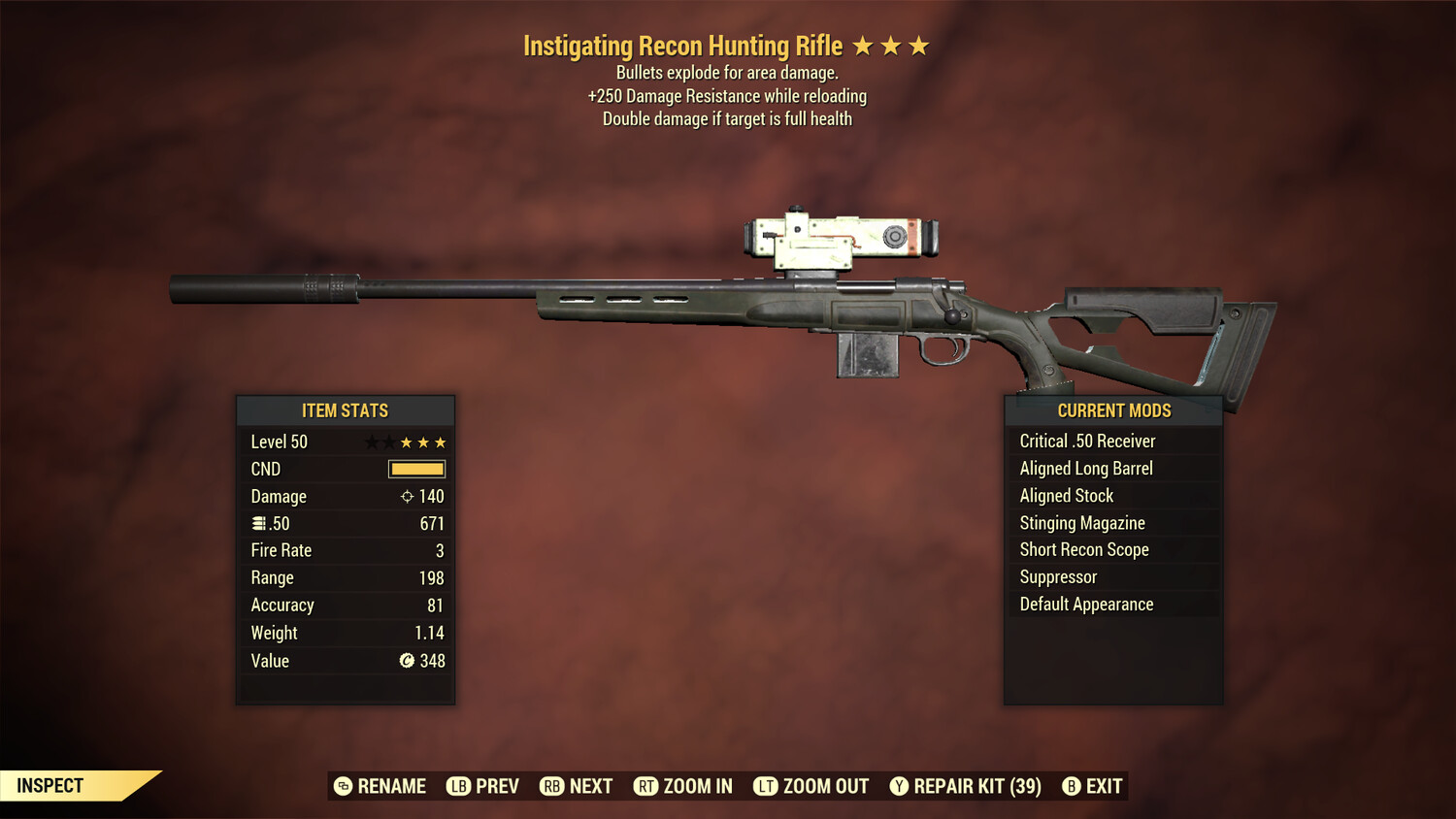Select the RB button icon beside NEXT
Image resolution: width=1456 pixels, height=819 pixels.
(551, 786)
